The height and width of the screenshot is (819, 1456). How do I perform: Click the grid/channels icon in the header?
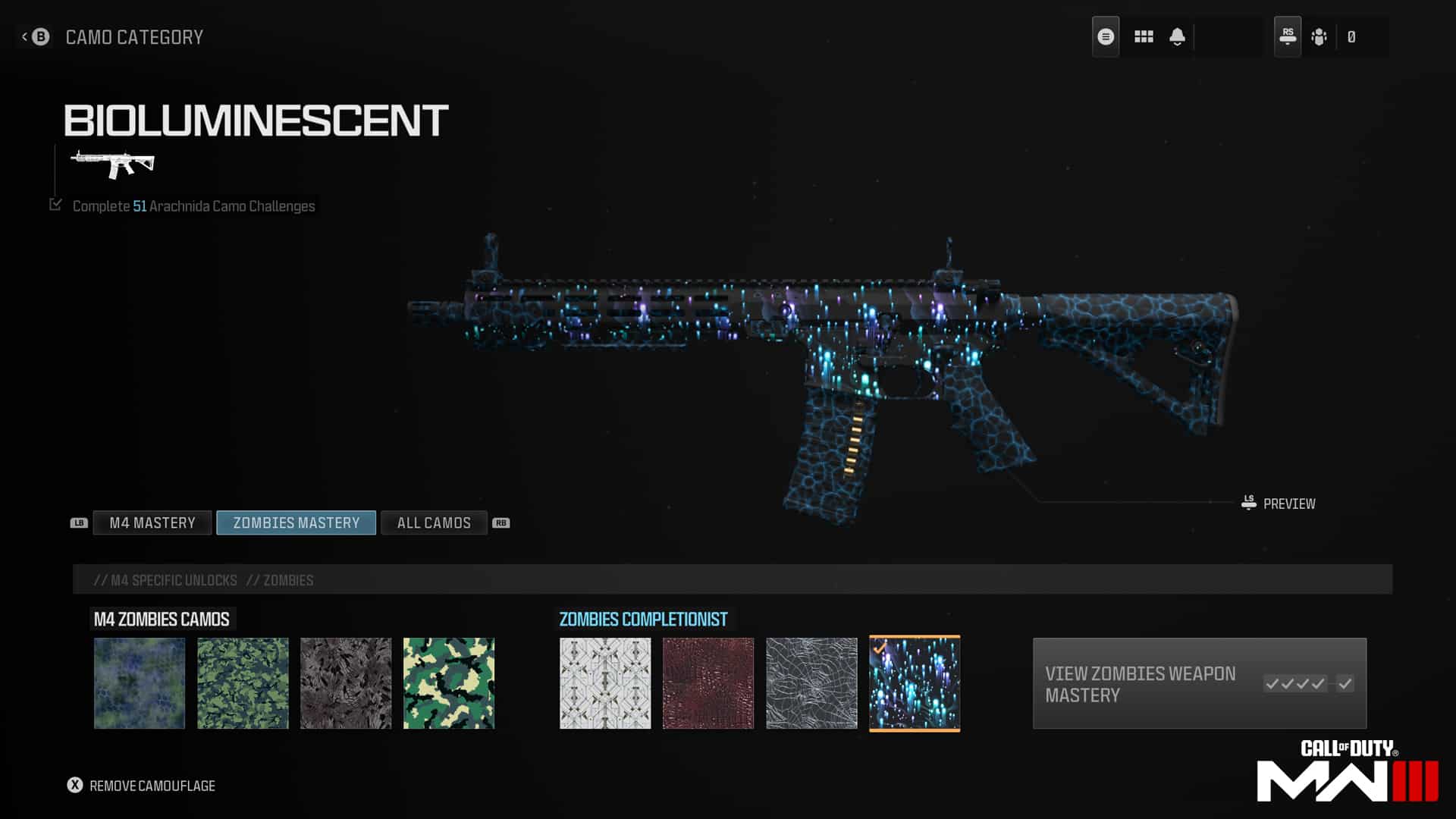[1143, 36]
